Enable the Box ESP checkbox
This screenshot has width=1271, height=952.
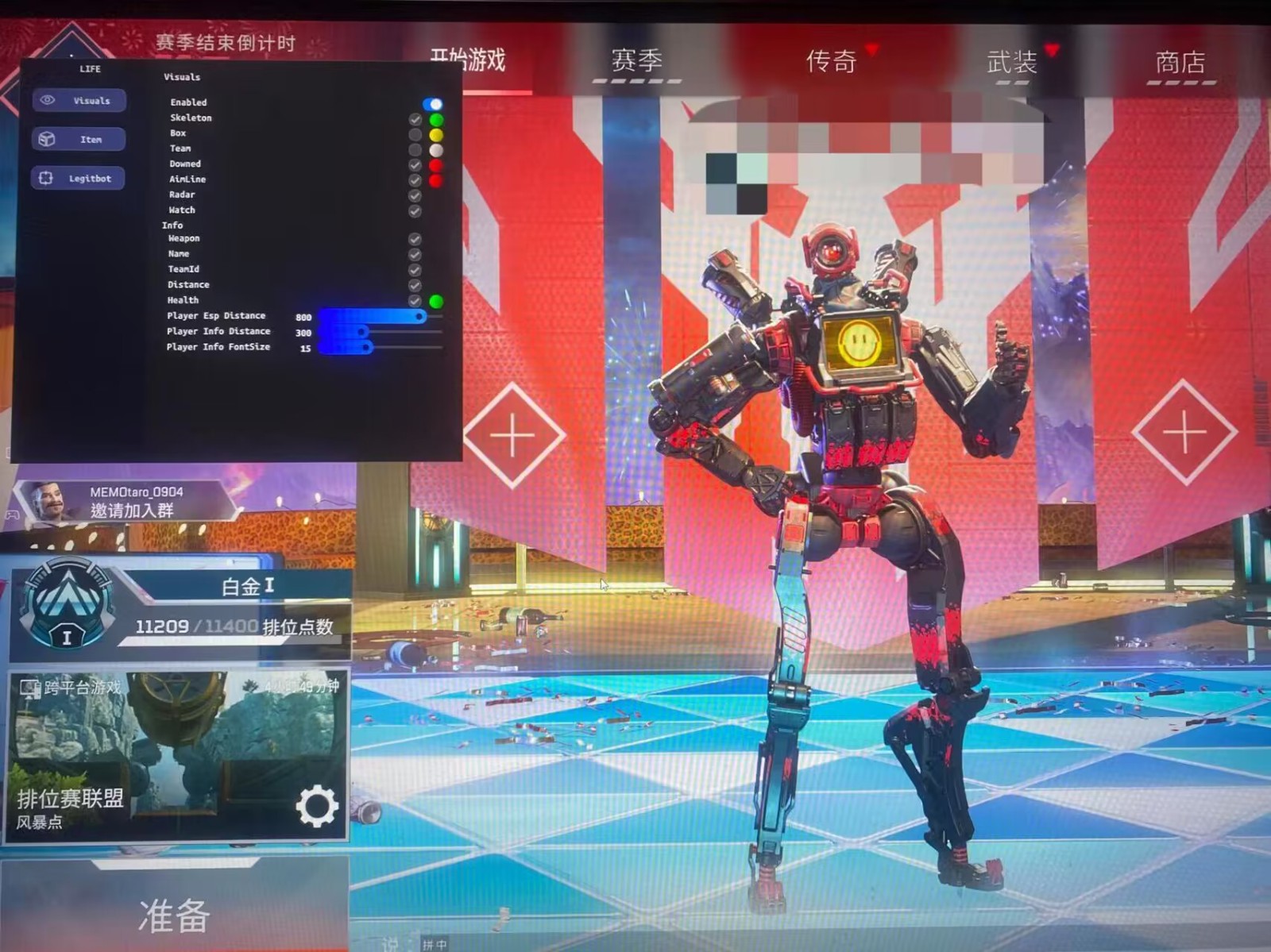[415, 133]
